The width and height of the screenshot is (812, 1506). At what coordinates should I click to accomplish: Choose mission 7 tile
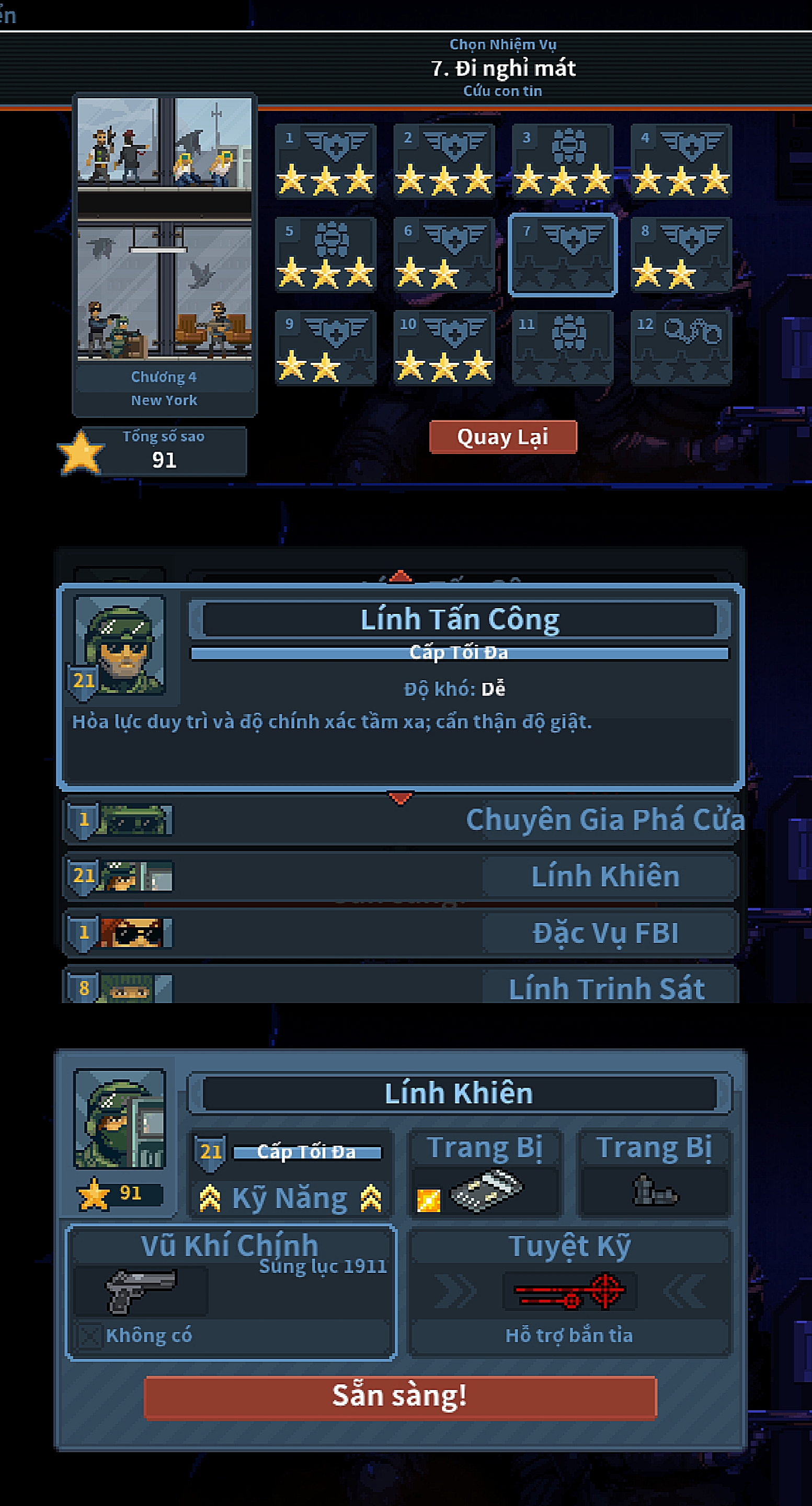click(563, 255)
